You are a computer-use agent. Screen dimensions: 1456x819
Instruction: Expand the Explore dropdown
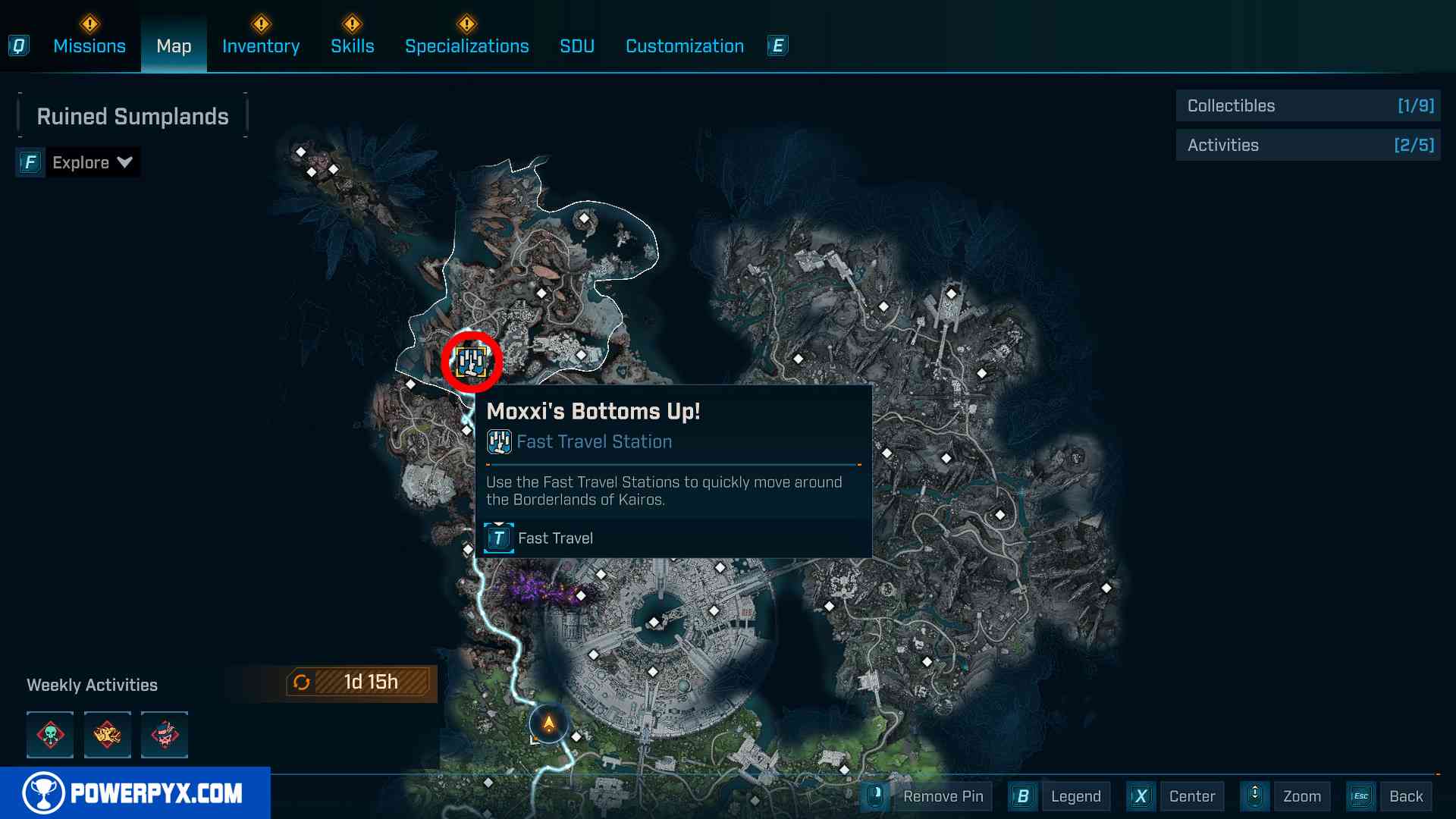click(92, 162)
